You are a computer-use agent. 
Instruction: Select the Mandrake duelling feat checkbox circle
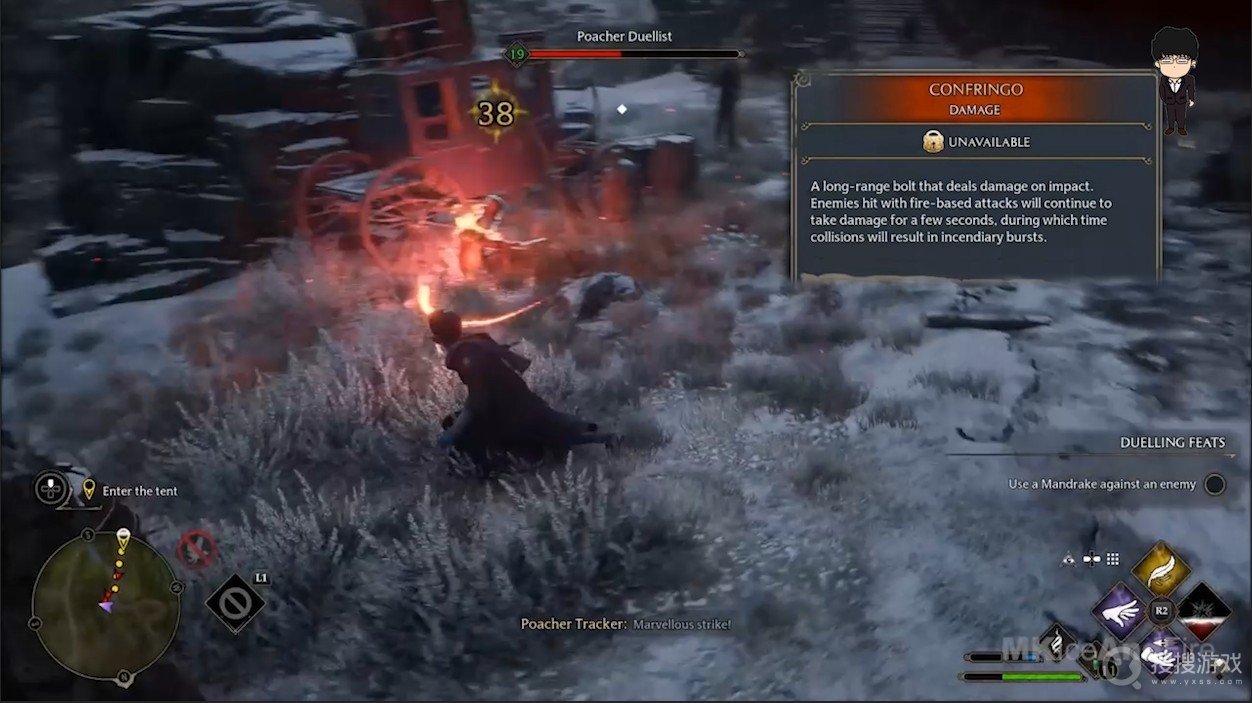1214,484
